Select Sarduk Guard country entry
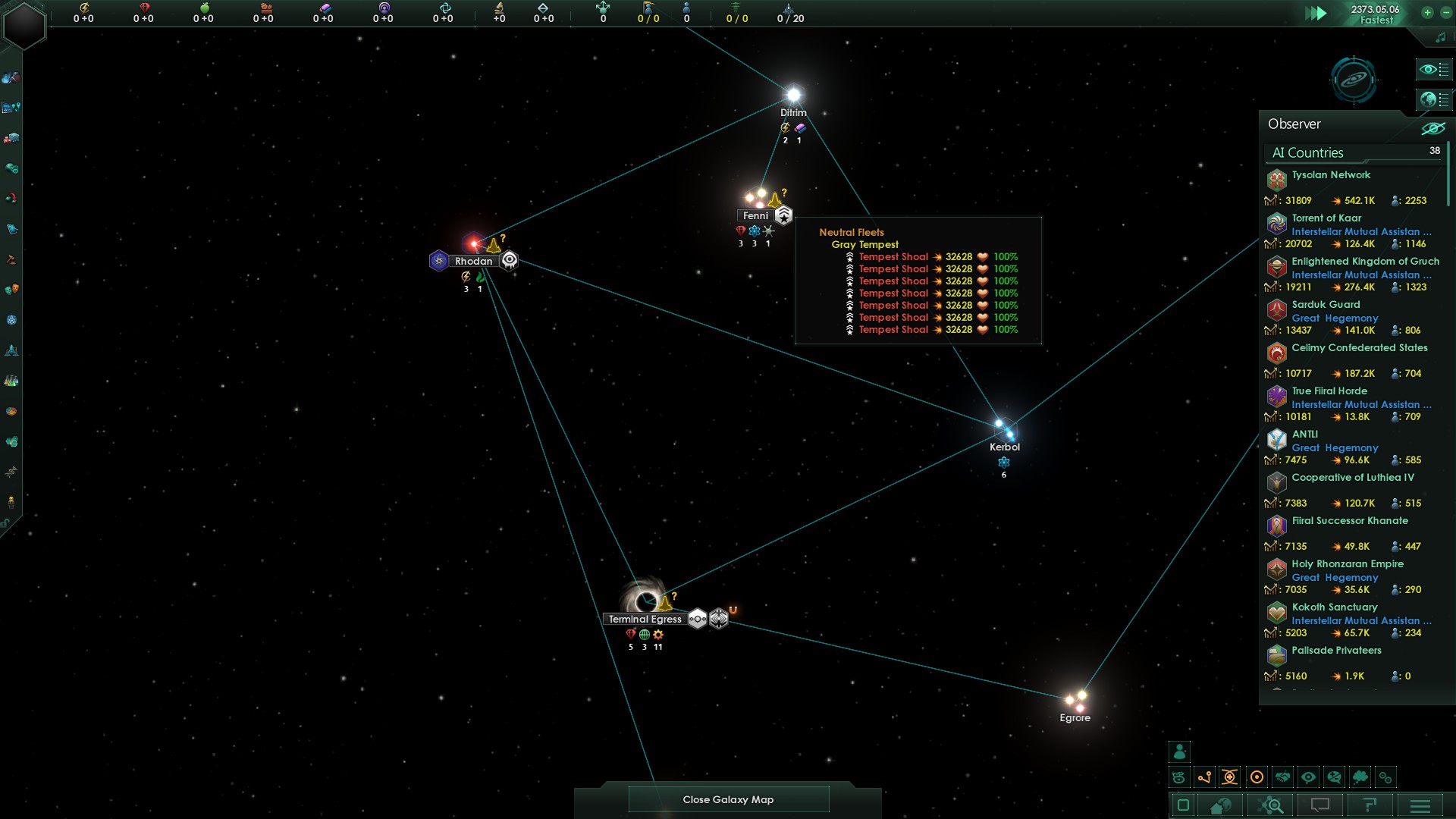This screenshot has height=819, width=1456. coord(1326,305)
